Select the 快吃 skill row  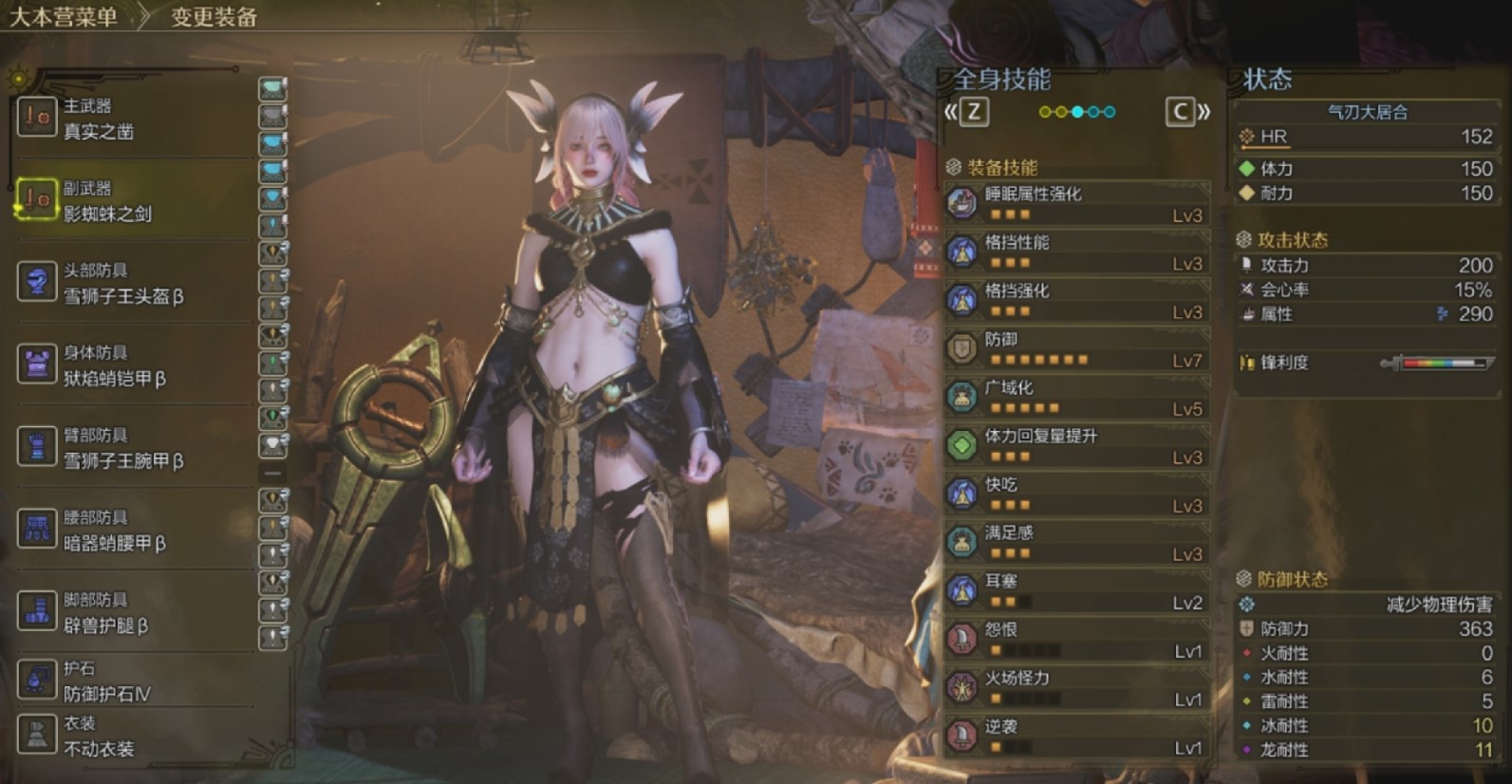click(x=1077, y=494)
